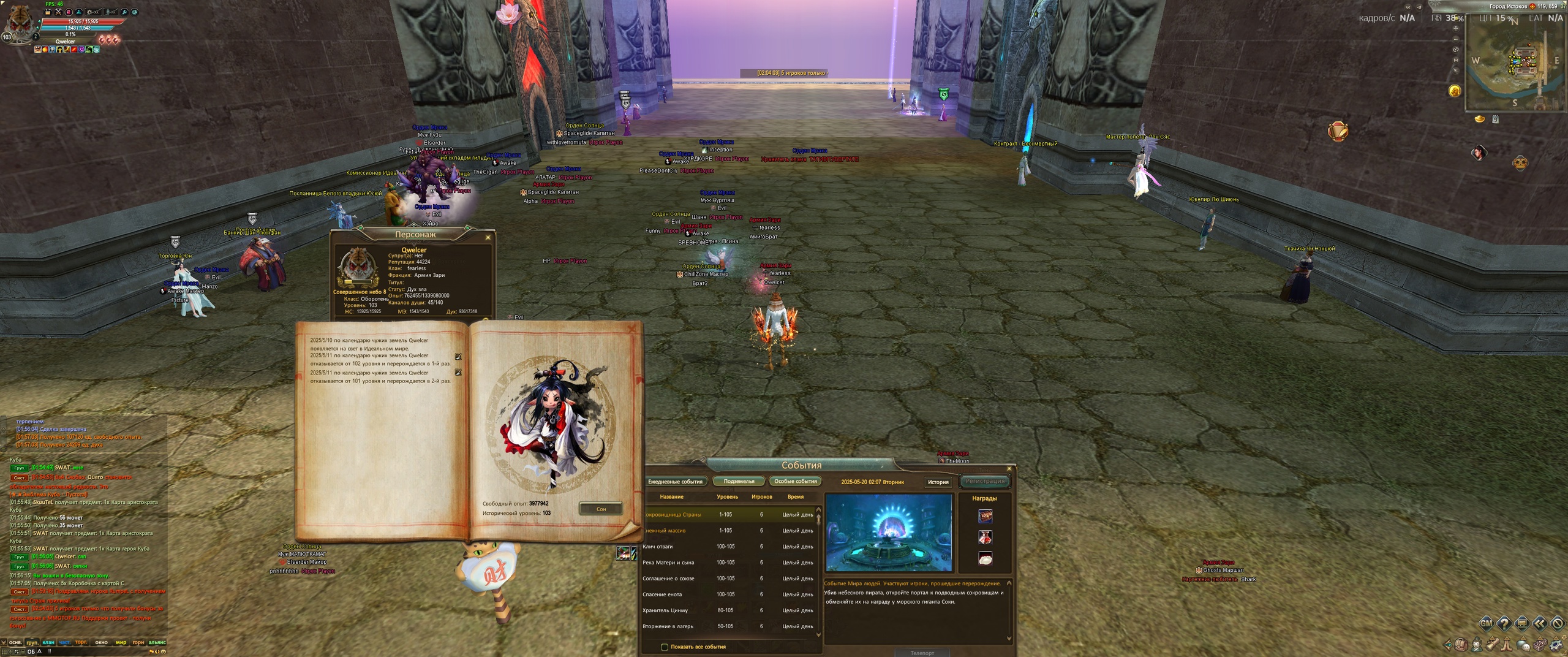The height and width of the screenshot is (657, 1568).
Task: Close the События window
Action: tap(1009, 469)
